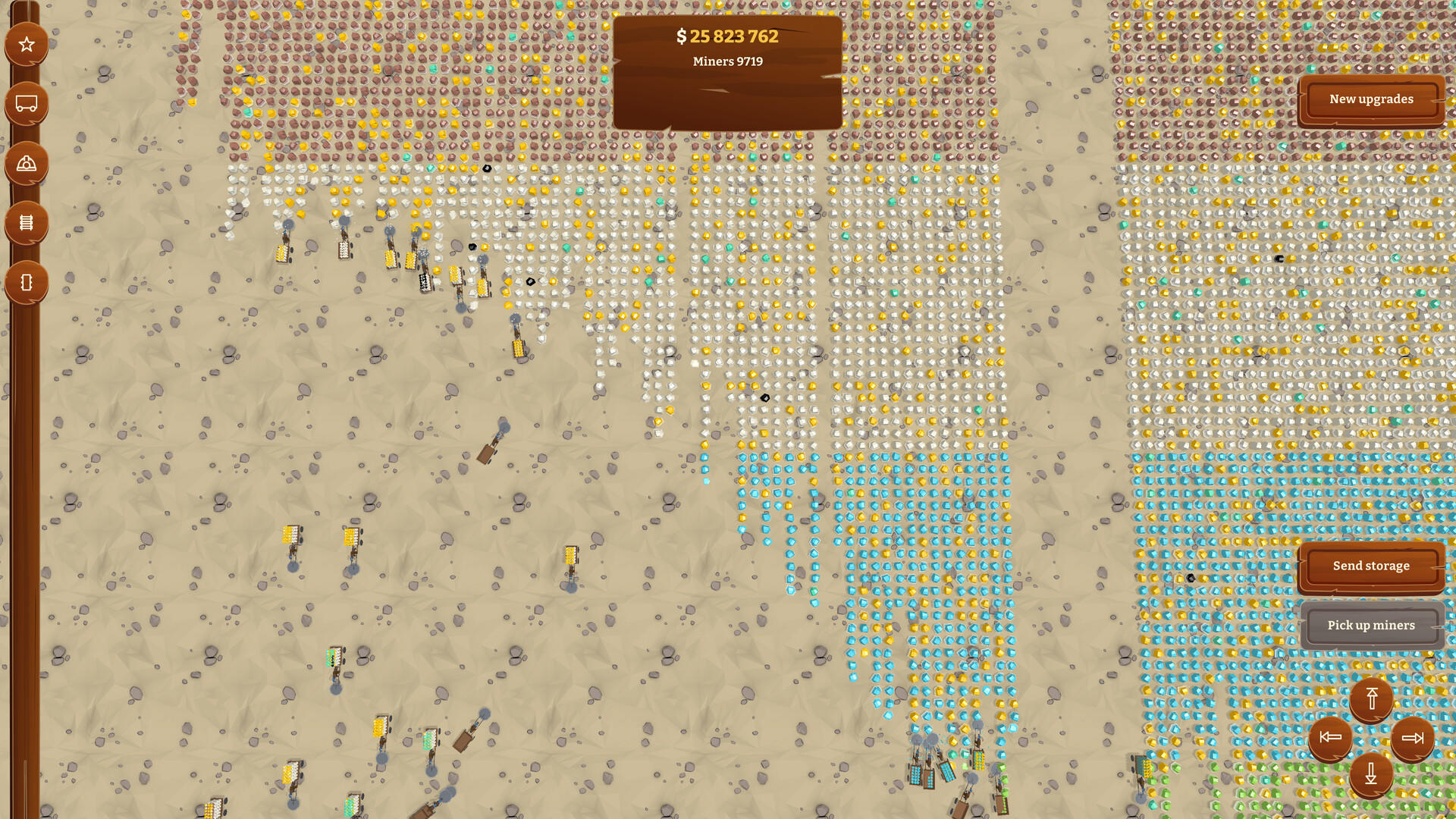1456x819 pixels.
Task: Open the mining cart menu in sidebar
Action: (26, 102)
